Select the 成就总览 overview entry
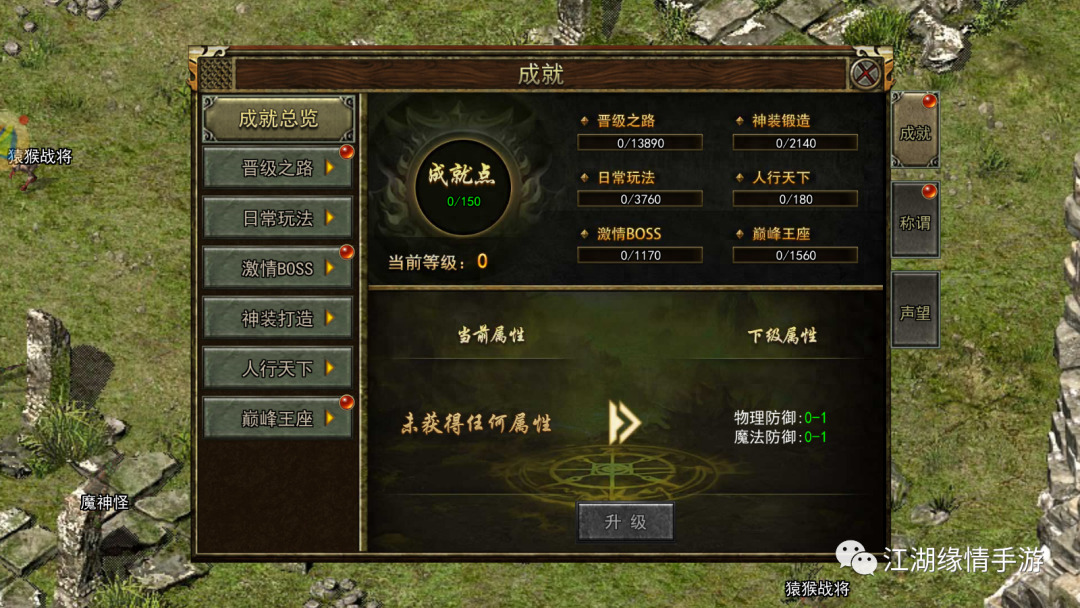This screenshot has height=608, width=1080. [x=278, y=119]
